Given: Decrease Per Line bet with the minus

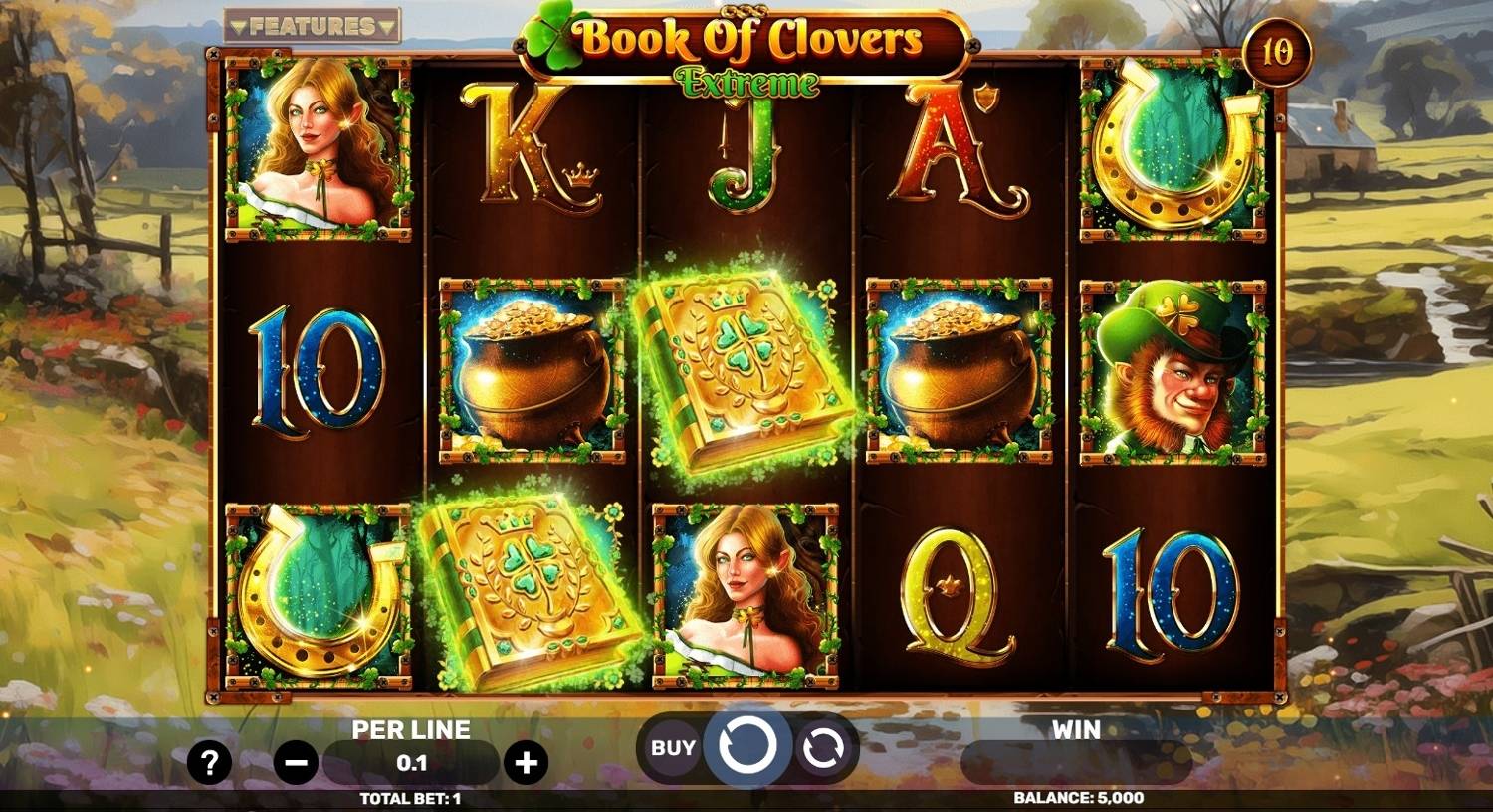Looking at the screenshot, I should pyautogui.click(x=296, y=760).
